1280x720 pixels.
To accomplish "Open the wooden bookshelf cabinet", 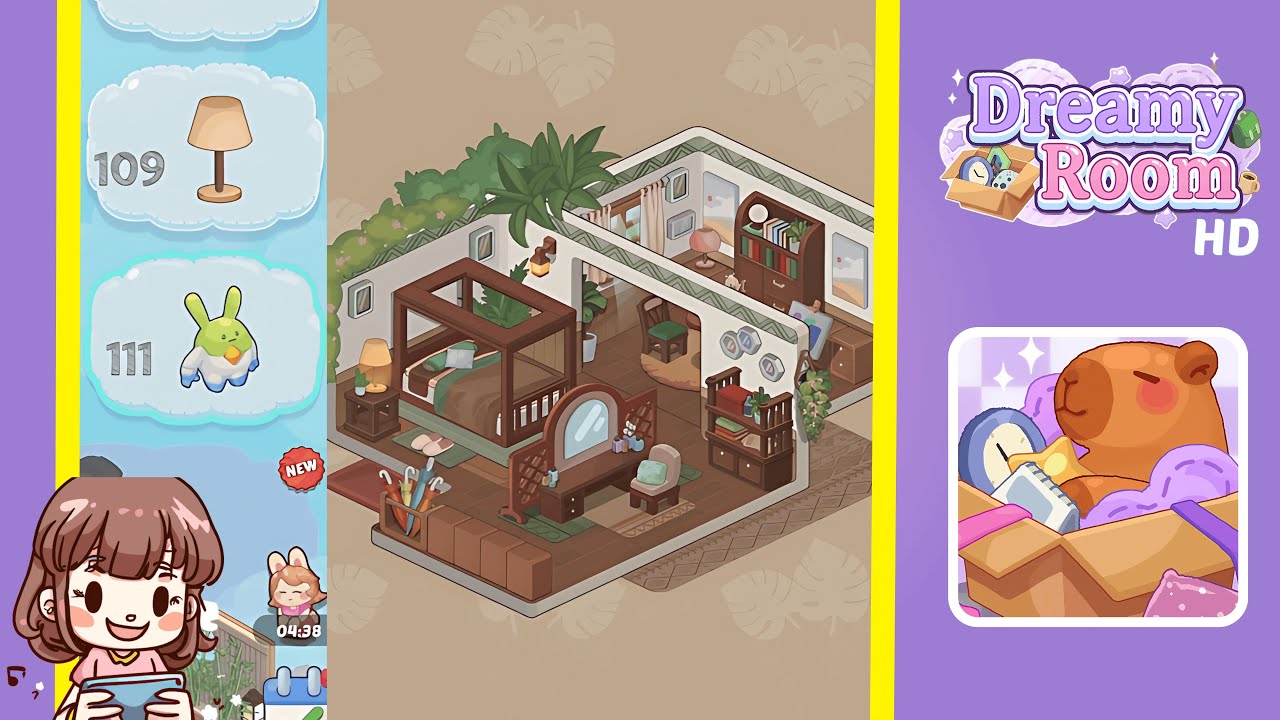I will (775, 255).
